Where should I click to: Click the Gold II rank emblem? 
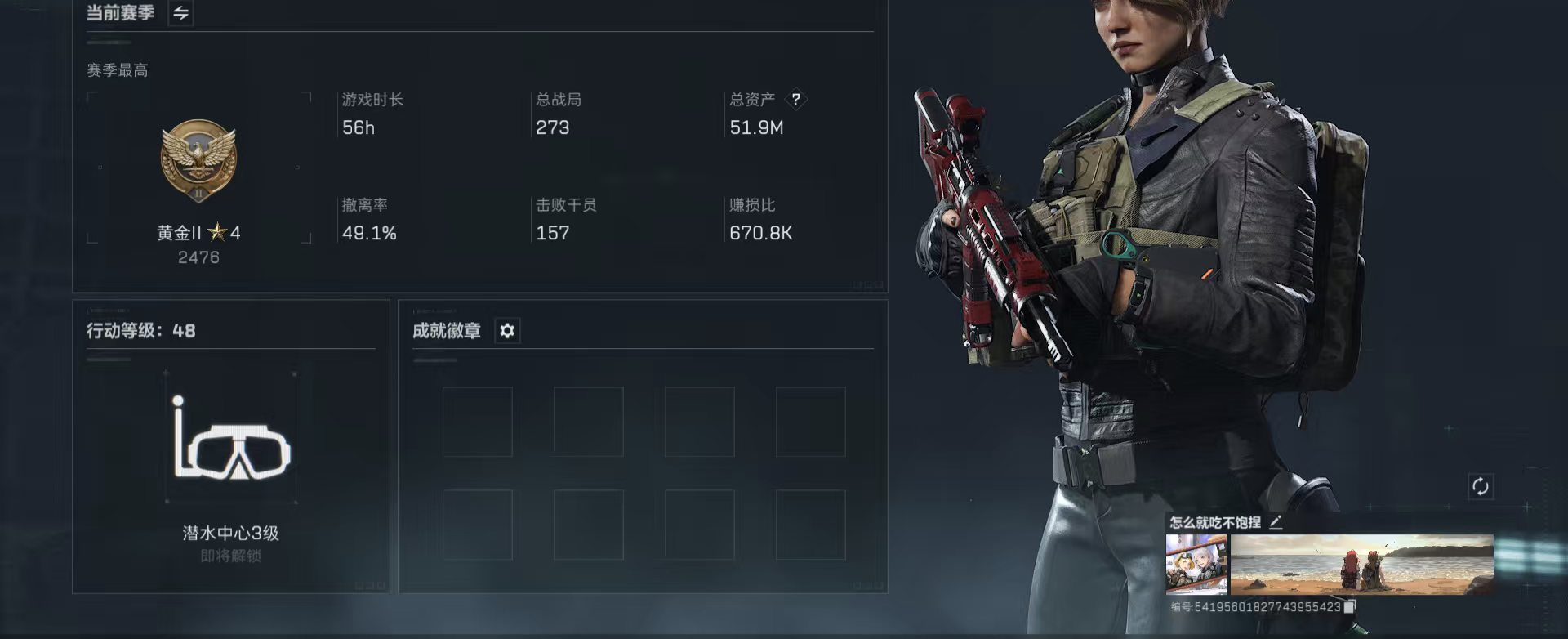point(198,160)
